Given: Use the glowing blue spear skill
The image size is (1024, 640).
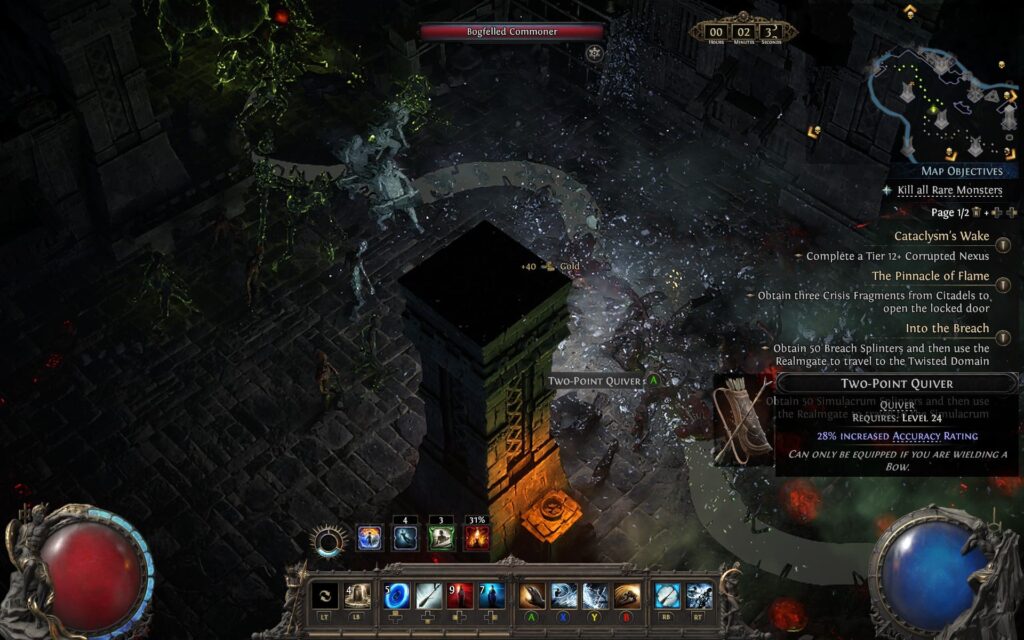Looking at the screenshot, I should pyautogui.click(x=668, y=596).
